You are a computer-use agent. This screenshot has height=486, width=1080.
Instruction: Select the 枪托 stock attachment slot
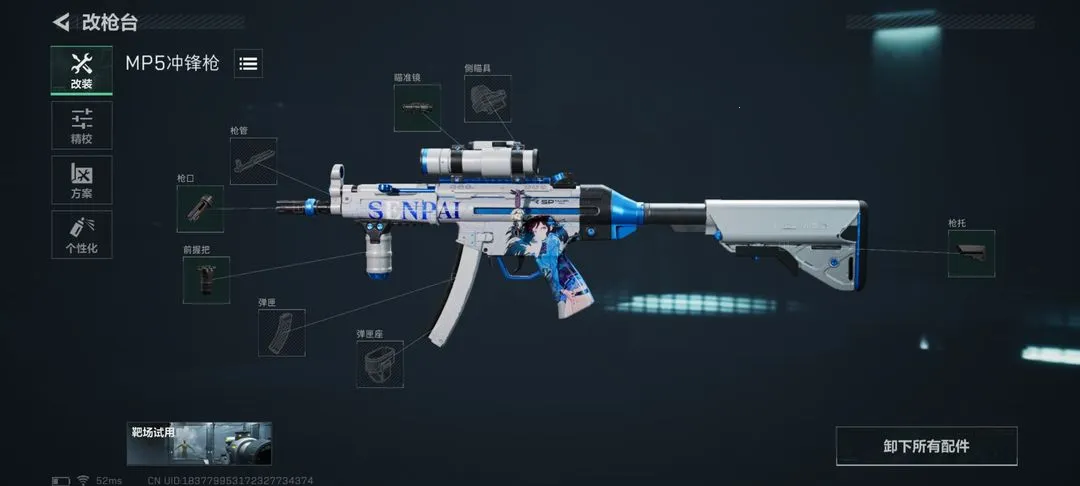point(971,253)
